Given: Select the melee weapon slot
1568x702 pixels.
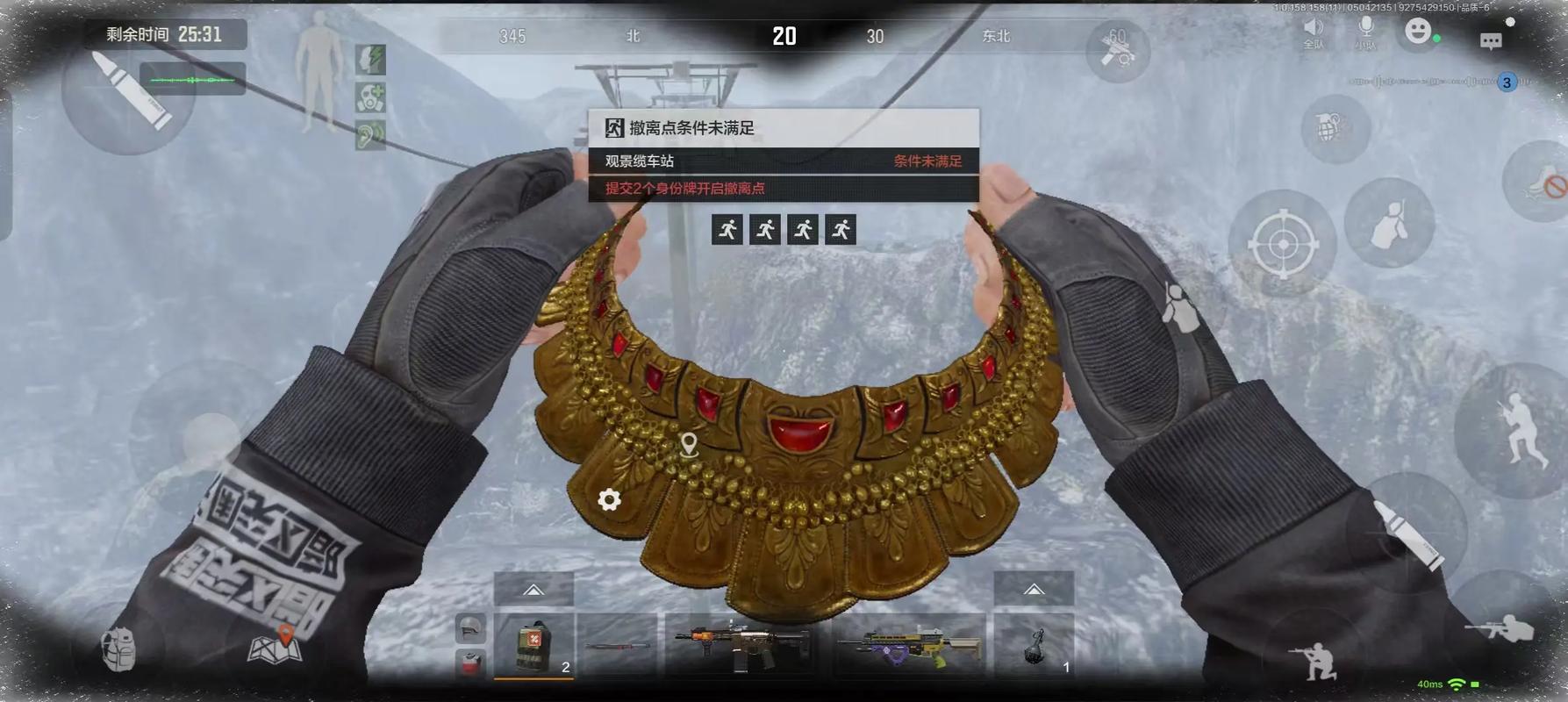Looking at the screenshot, I should [618, 647].
